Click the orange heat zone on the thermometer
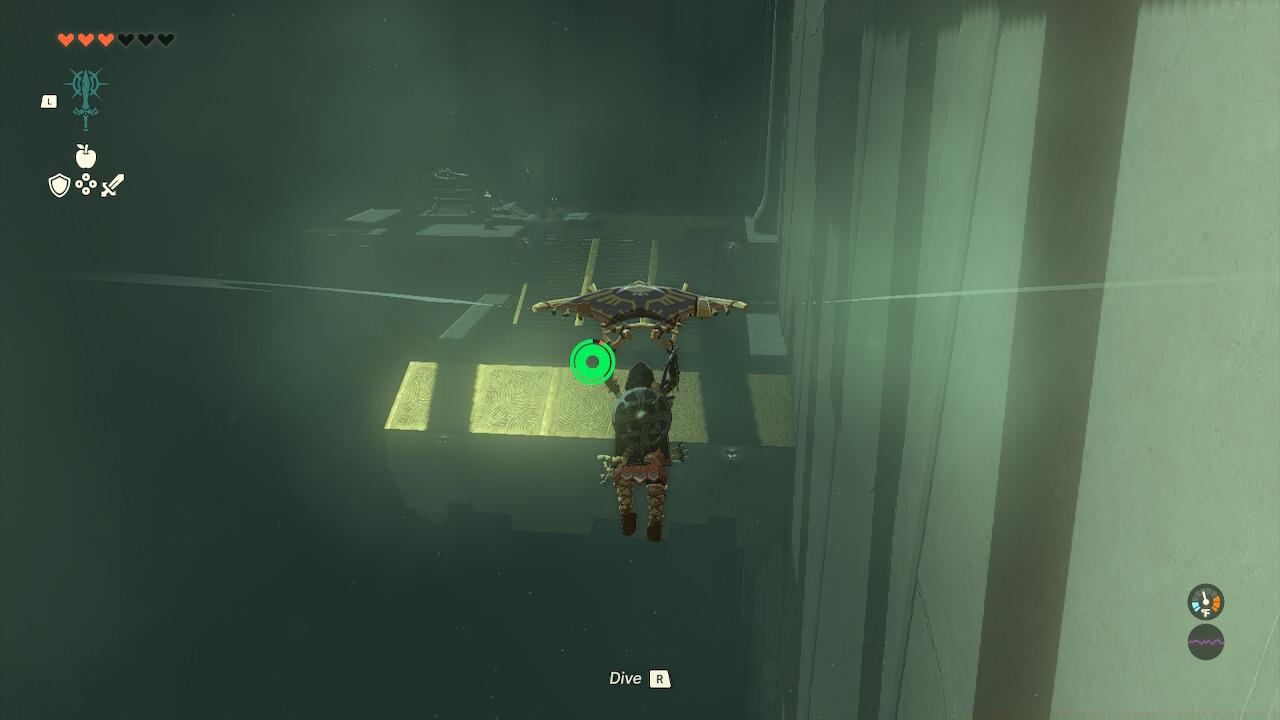 [1215, 602]
